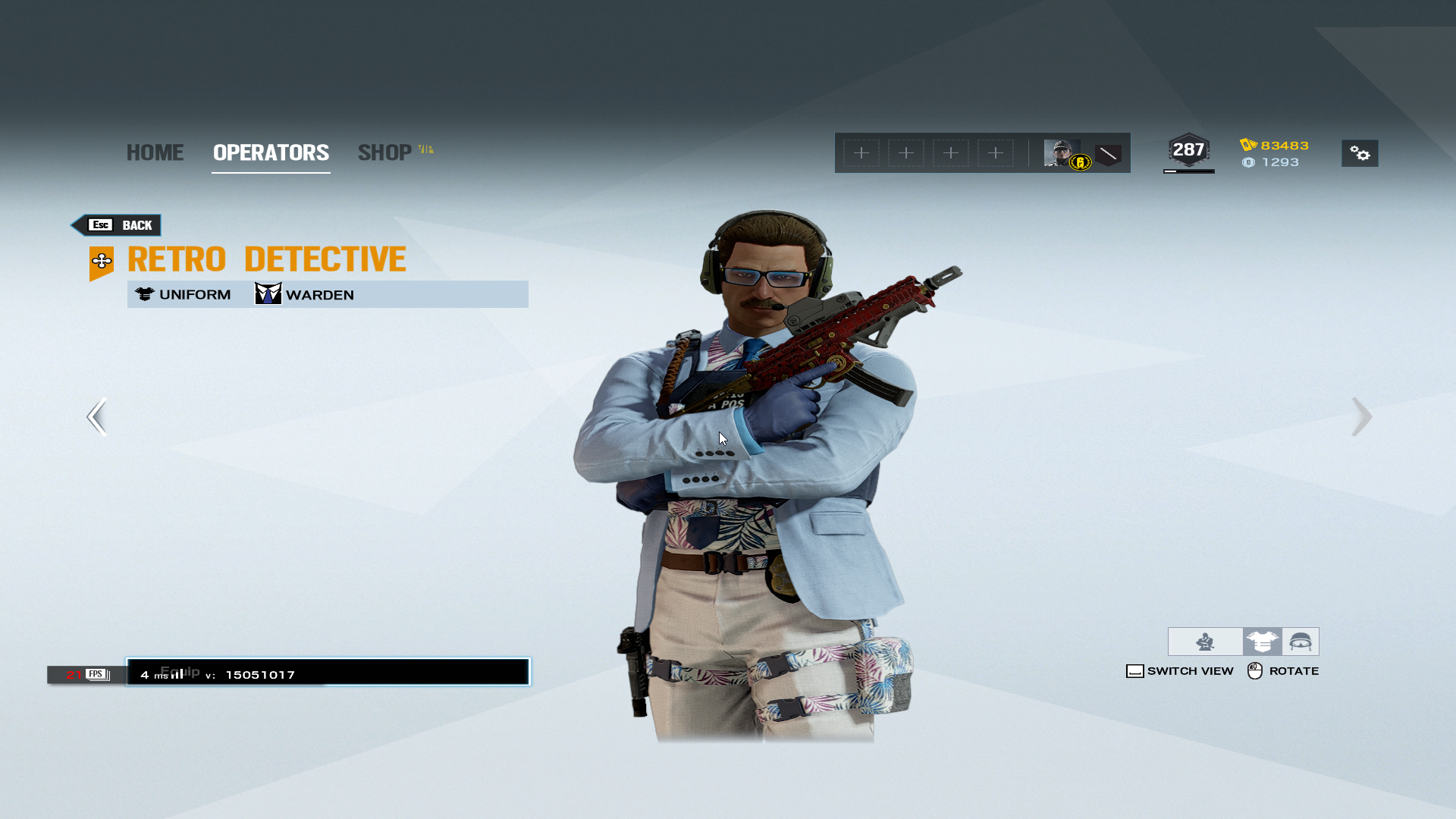This screenshot has height=819, width=1456.
Task: Click the Back button
Action: (118, 225)
